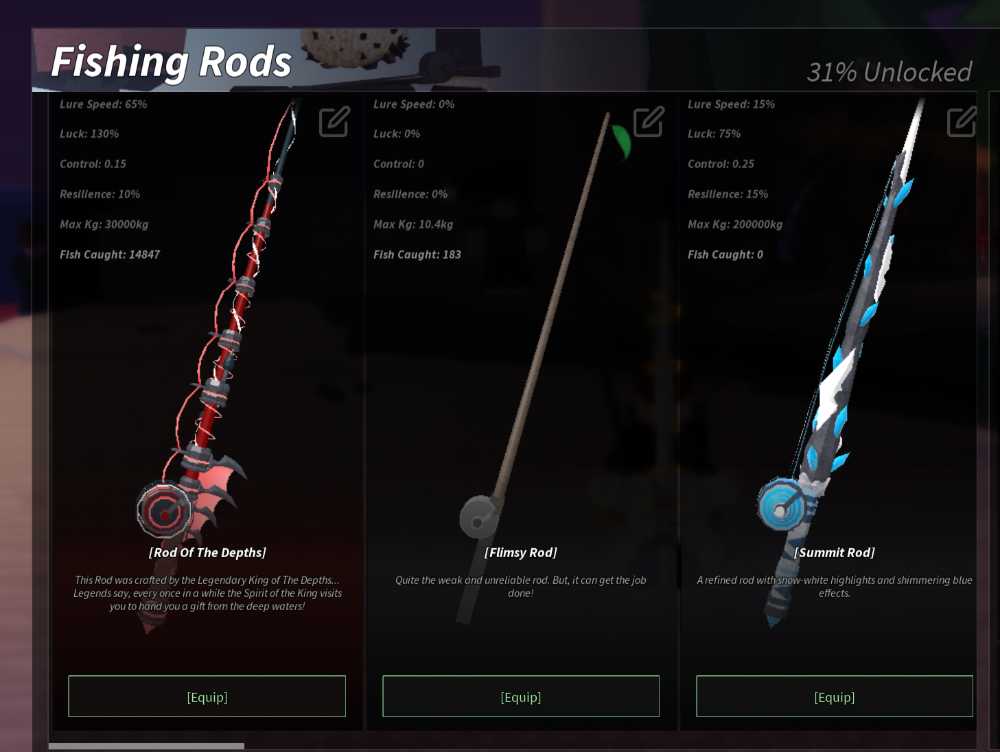This screenshot has height=752, width=1000.
Task: Tap the edit icon on Summit Rod card
Action: [961, 122]
